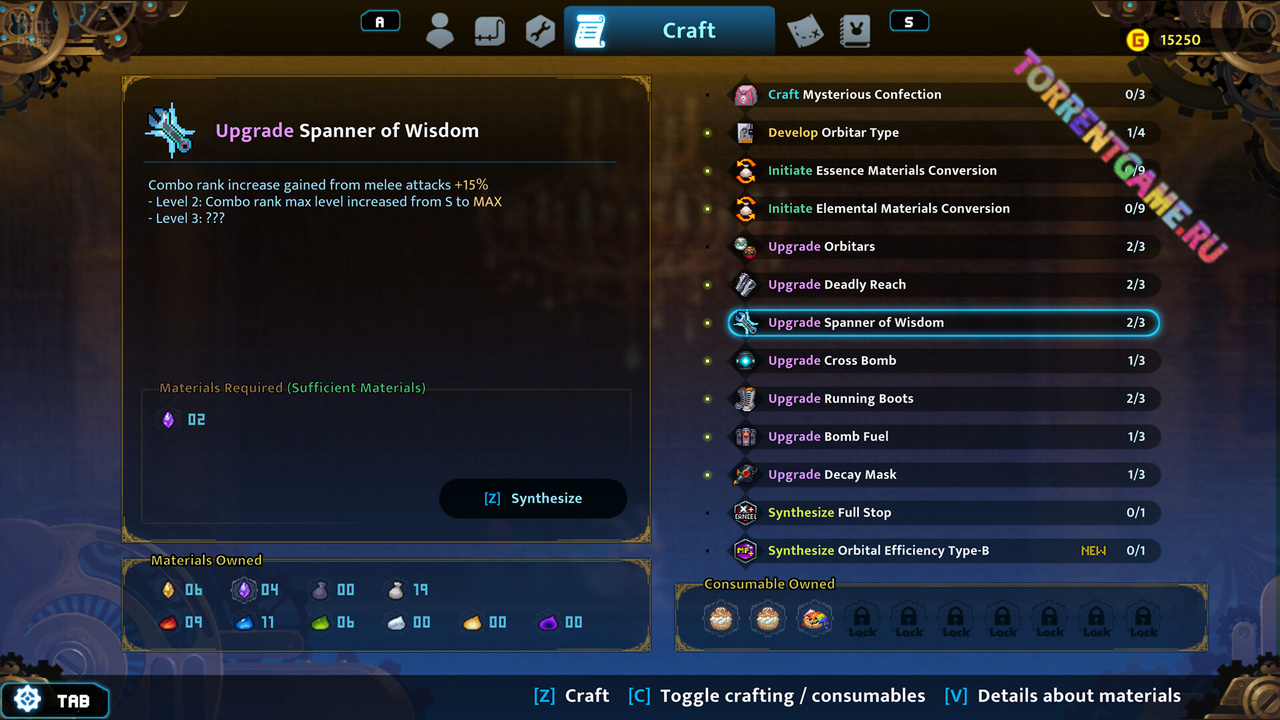The image size is (1280, 720).
Task: Select the Upgrade Orbitars recipe
Action: tap(821, 247)
